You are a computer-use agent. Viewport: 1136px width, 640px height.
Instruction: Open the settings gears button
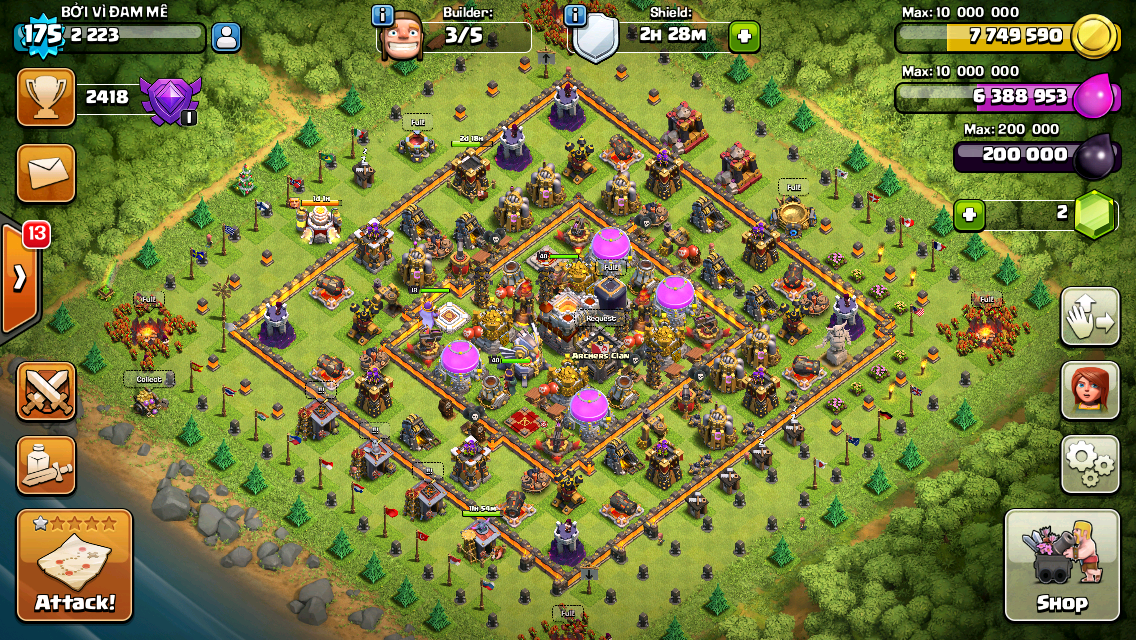(x=1090, y=464)
